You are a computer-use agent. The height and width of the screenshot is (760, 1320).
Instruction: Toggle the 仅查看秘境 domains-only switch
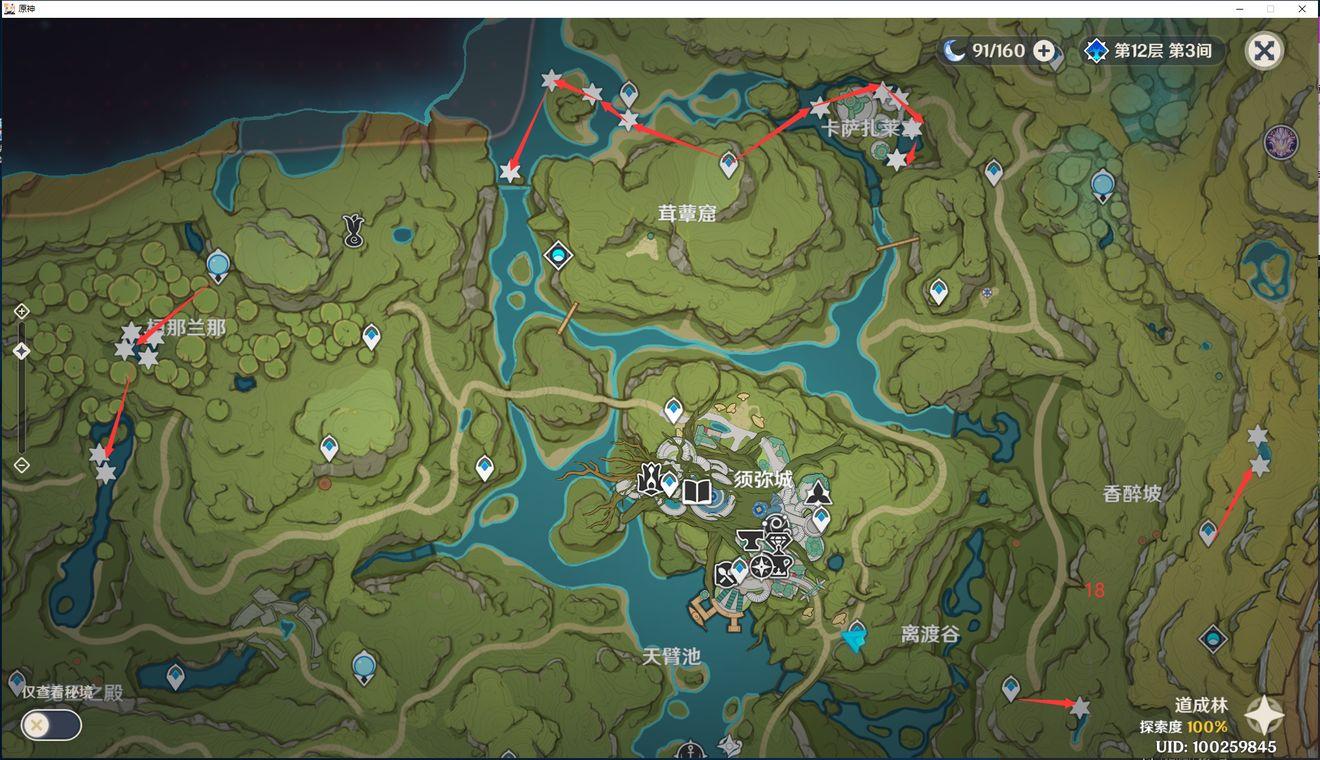click(x=51, y=724)
